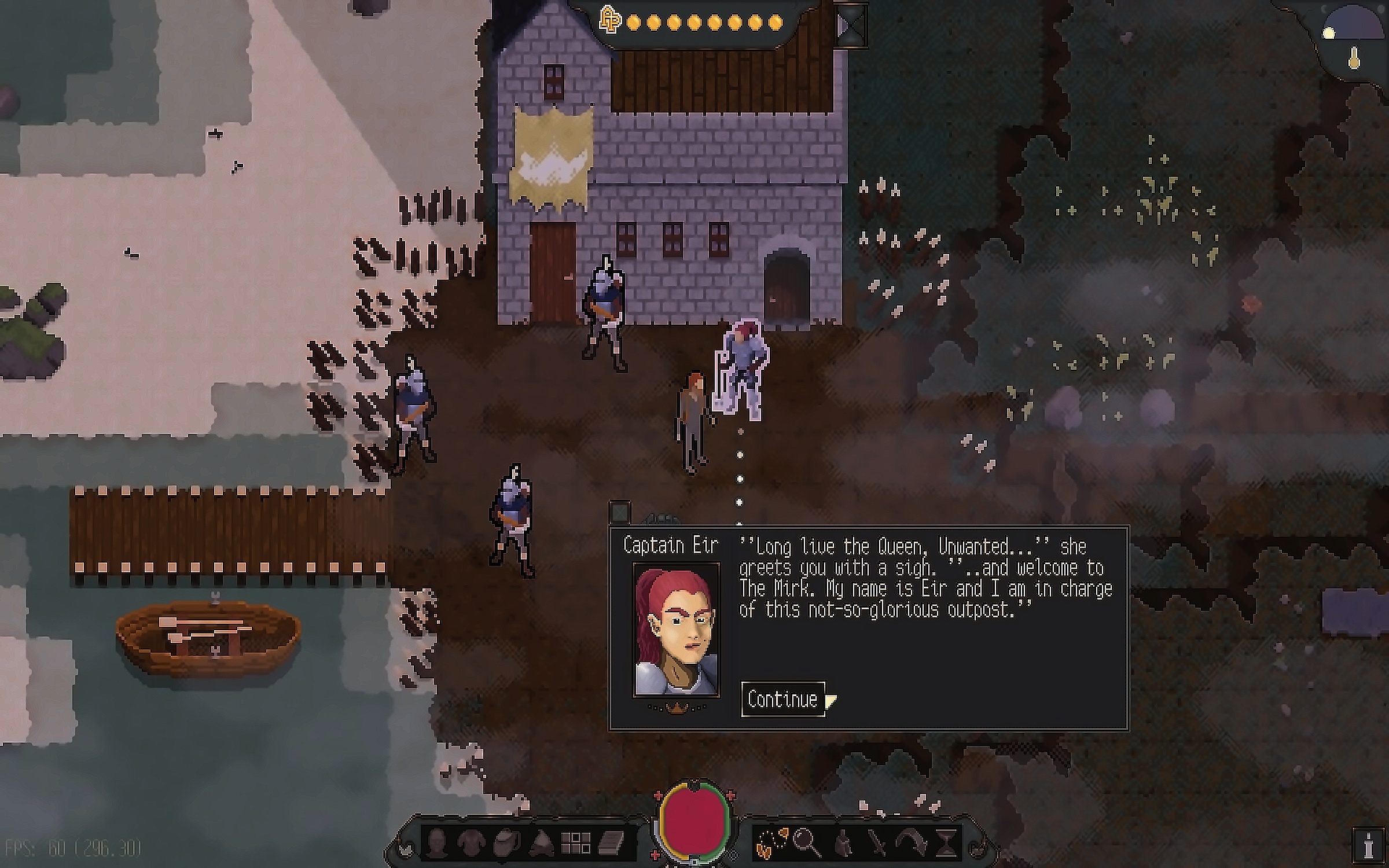Activate the magnifying glass examine tool

tap(806, 843)
